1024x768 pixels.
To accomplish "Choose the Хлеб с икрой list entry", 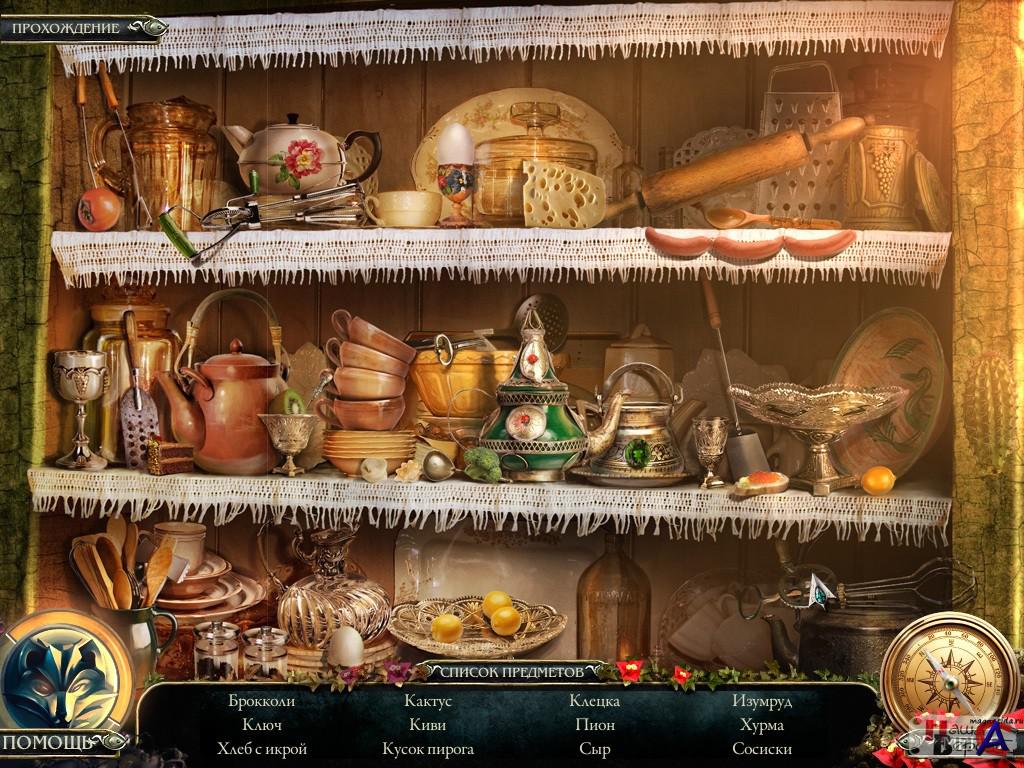I will pyautogui.click(x=261, y=749).
